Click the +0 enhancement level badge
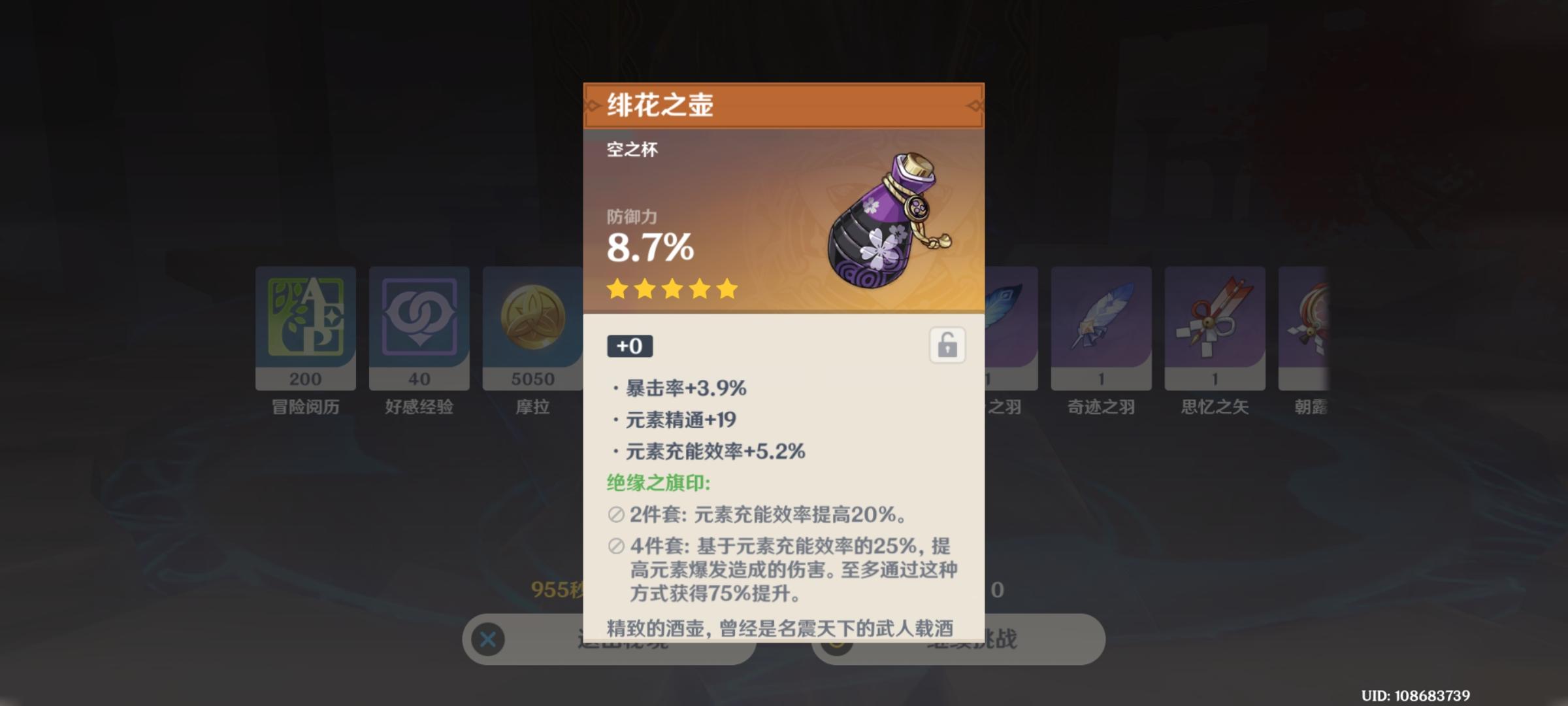This screenshot has width=1568, height=706. point(629,346)
